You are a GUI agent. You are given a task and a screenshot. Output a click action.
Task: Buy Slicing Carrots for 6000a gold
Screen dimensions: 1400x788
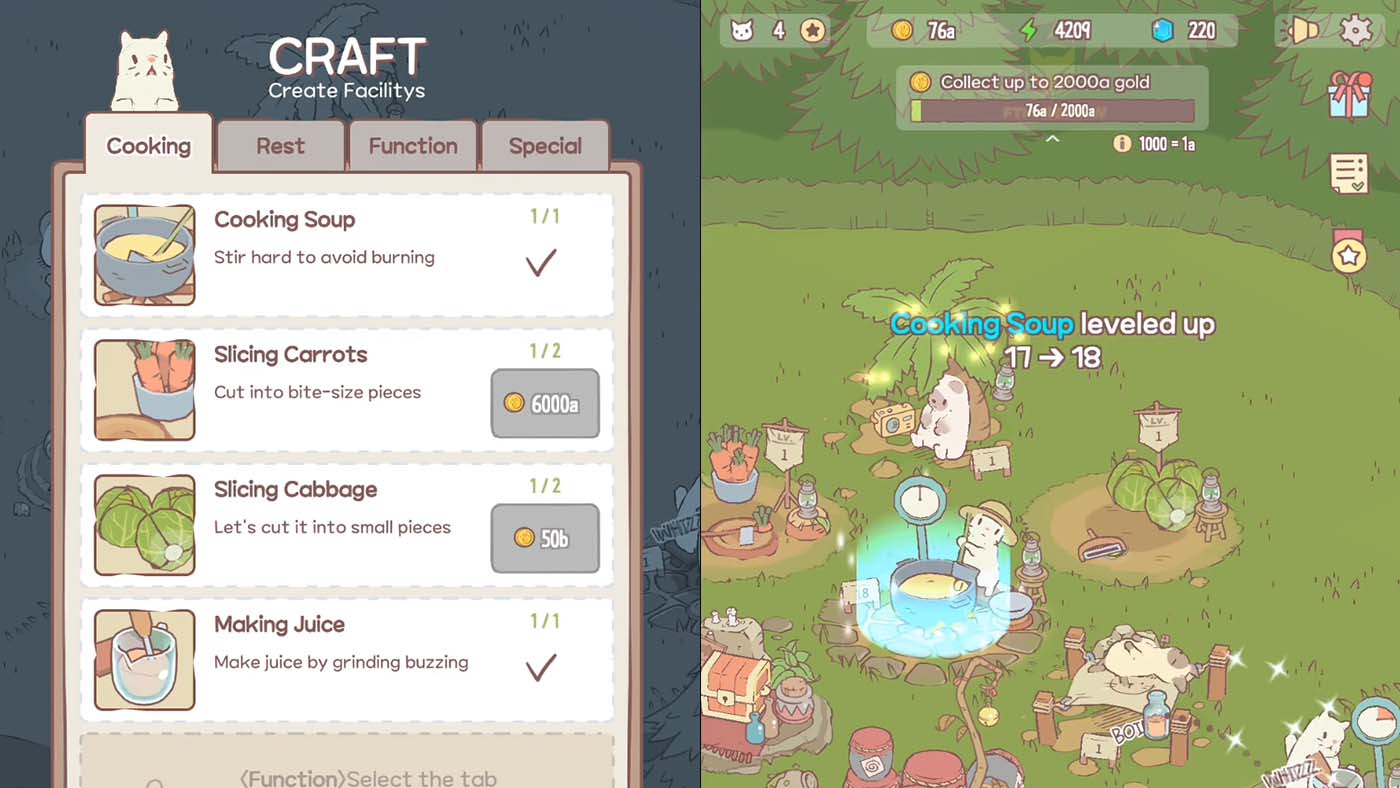click(x=545, y=404)
